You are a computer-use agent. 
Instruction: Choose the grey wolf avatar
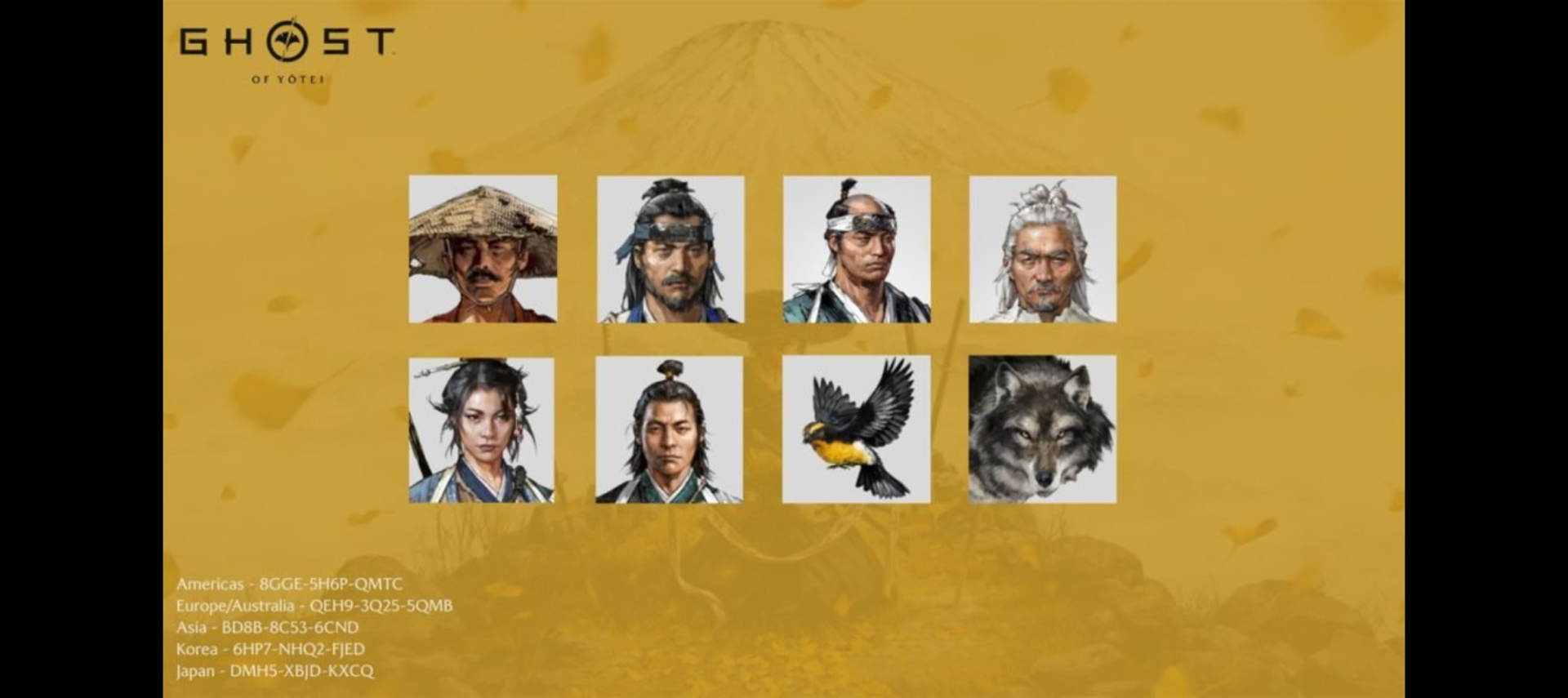click(1042, 429)
